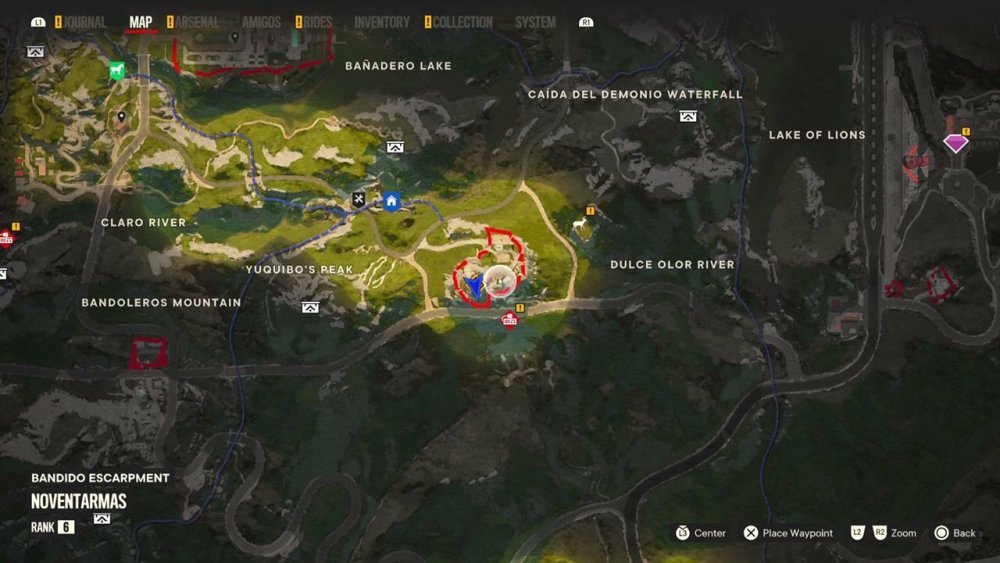Pick the marker beneath Yuquibo's Peak label
Screen dimensions: 1000x563
(x=310, y=307)
